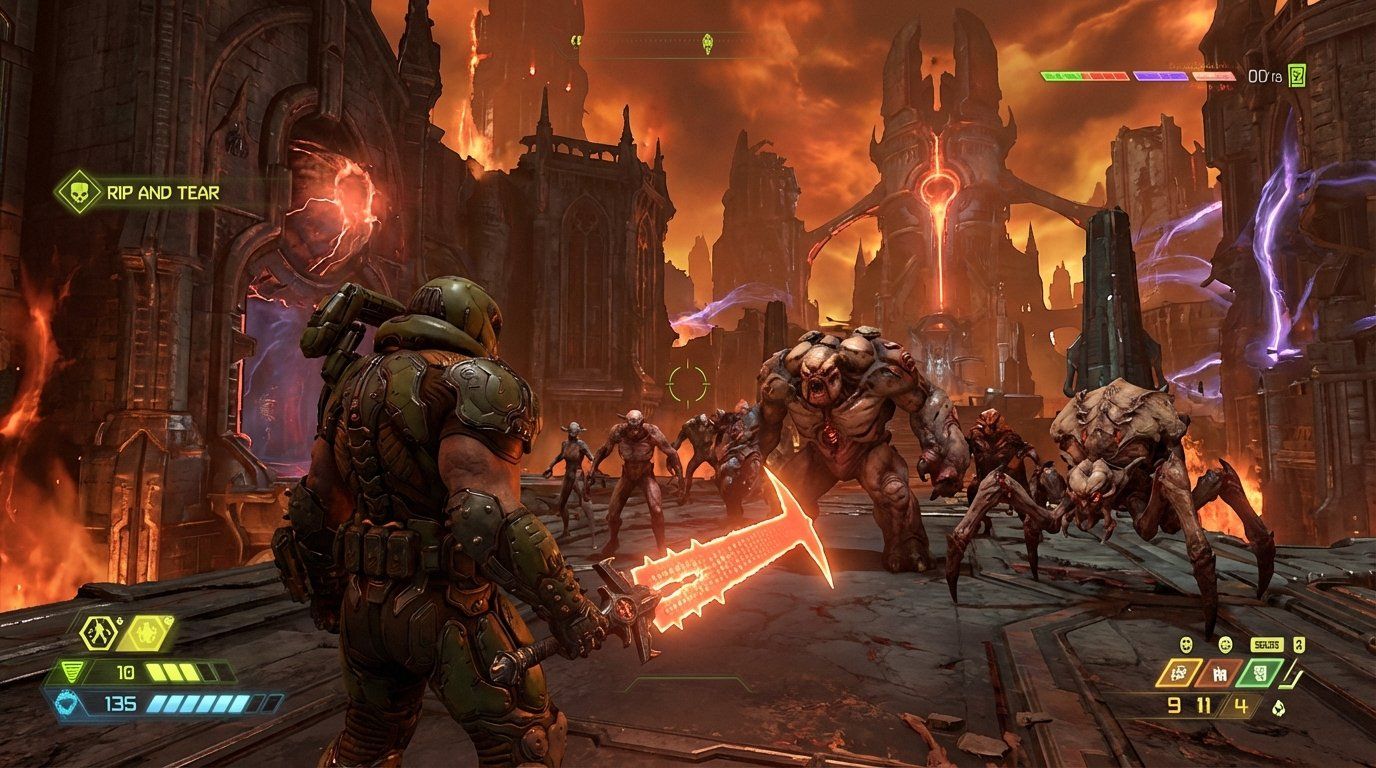Click the blue health icon beside 135
Screen dimensions: 1376x768
pos(64,702)
